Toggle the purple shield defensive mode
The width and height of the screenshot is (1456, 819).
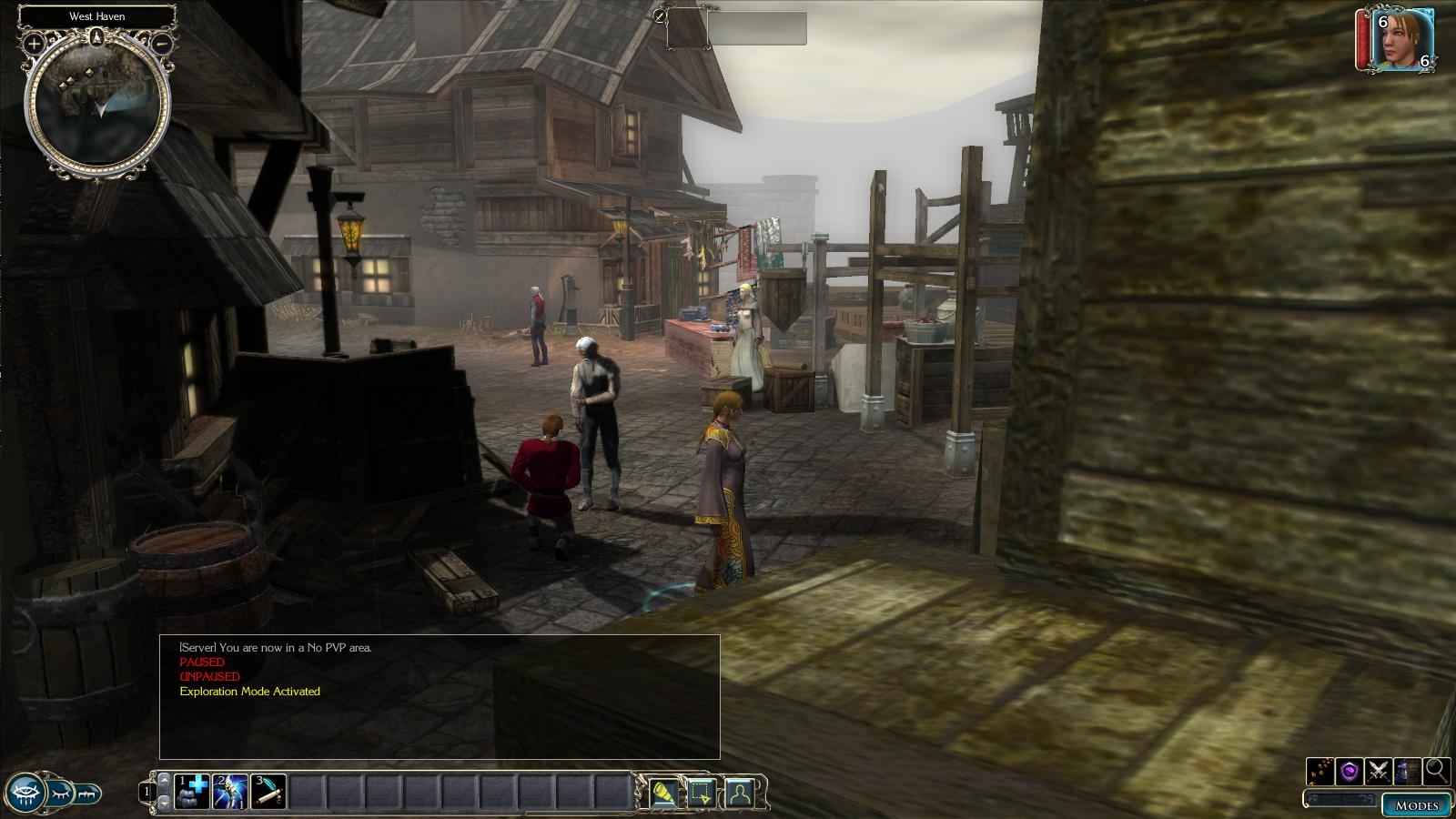point(1349,771)
